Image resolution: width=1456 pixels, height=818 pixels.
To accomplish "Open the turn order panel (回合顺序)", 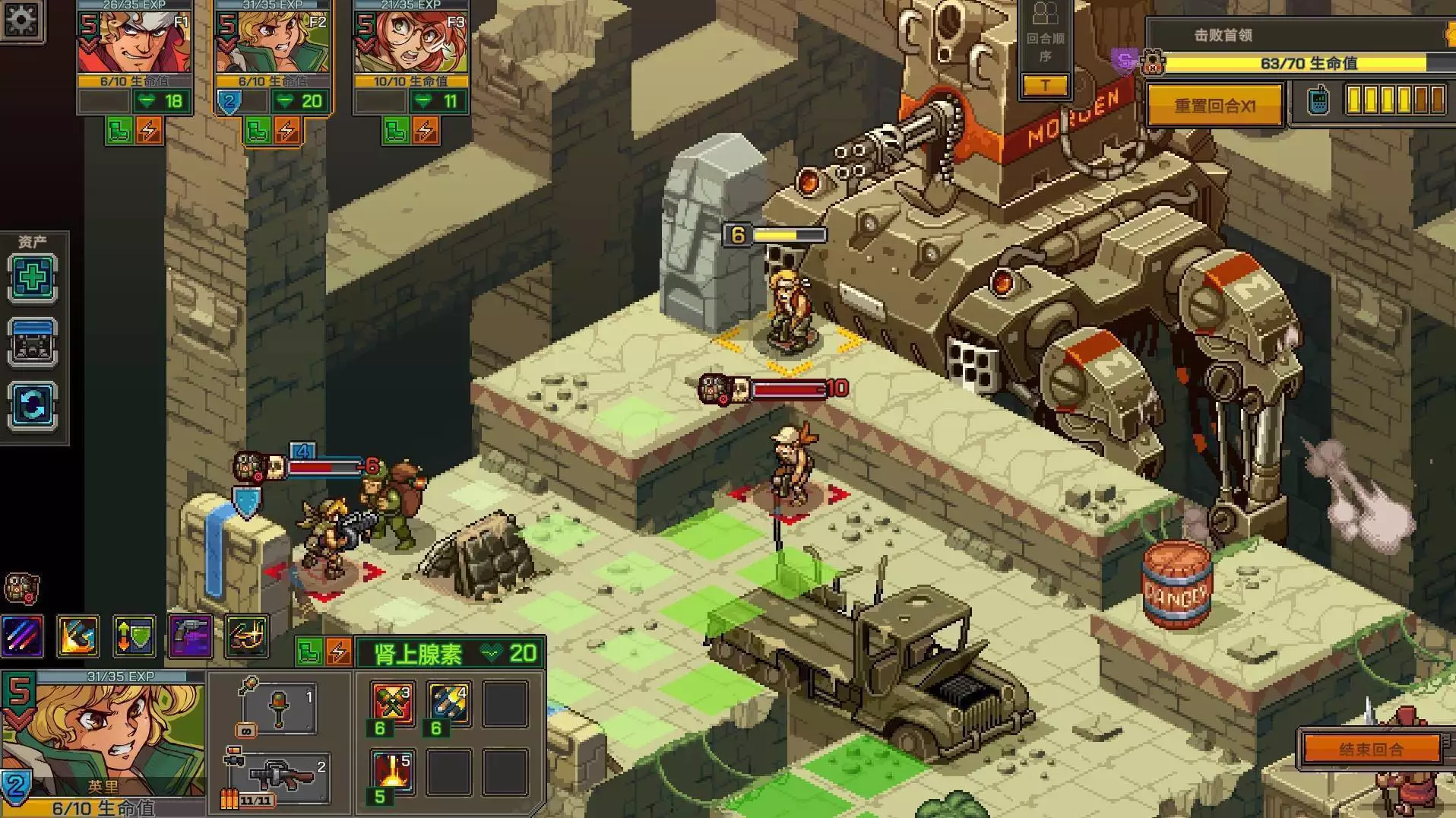I will (x=1045, y=47).
